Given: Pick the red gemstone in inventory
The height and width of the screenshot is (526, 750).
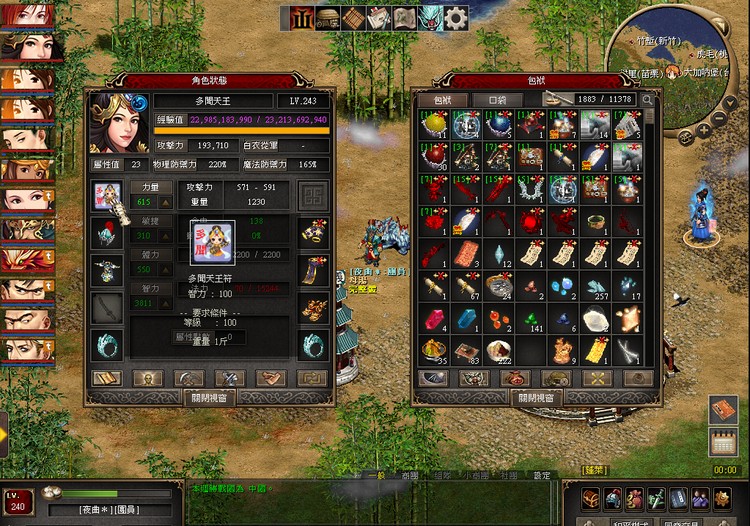Looking at the screenshot, I should [x=435, y=319].
